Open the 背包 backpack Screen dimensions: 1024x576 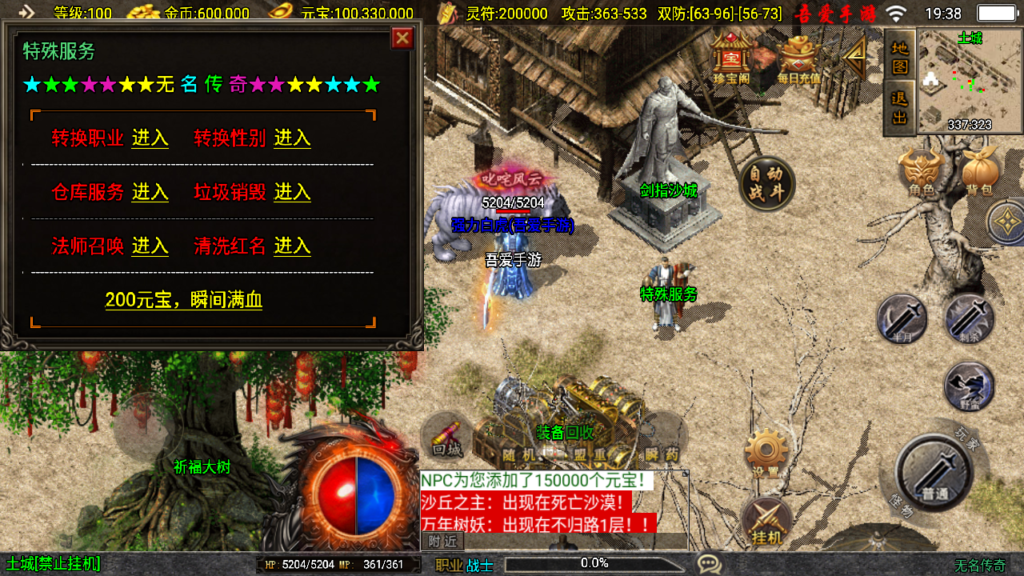click(x=978, y=172)
